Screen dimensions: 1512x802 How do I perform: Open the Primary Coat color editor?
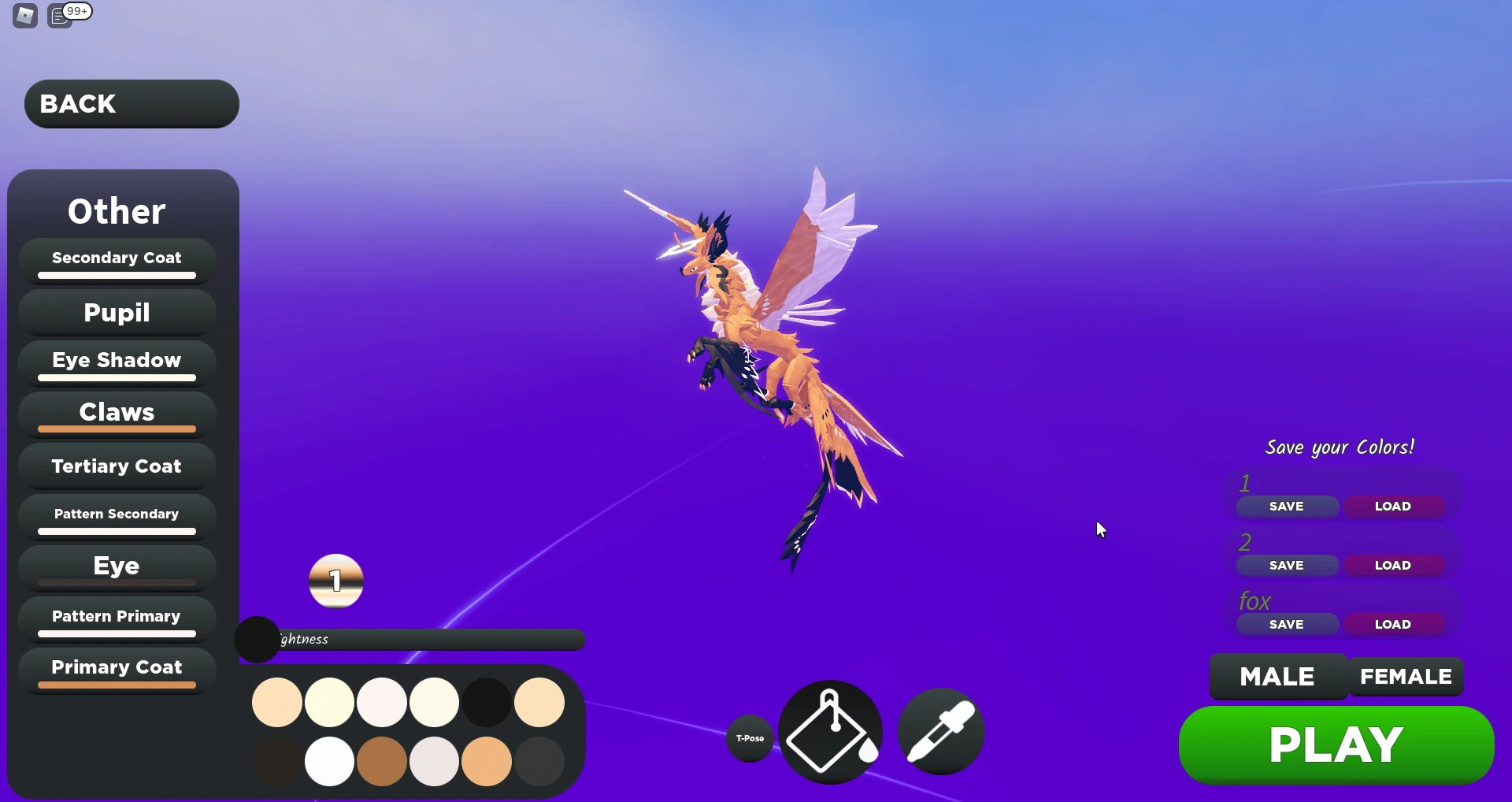click(x=116, y=669)
